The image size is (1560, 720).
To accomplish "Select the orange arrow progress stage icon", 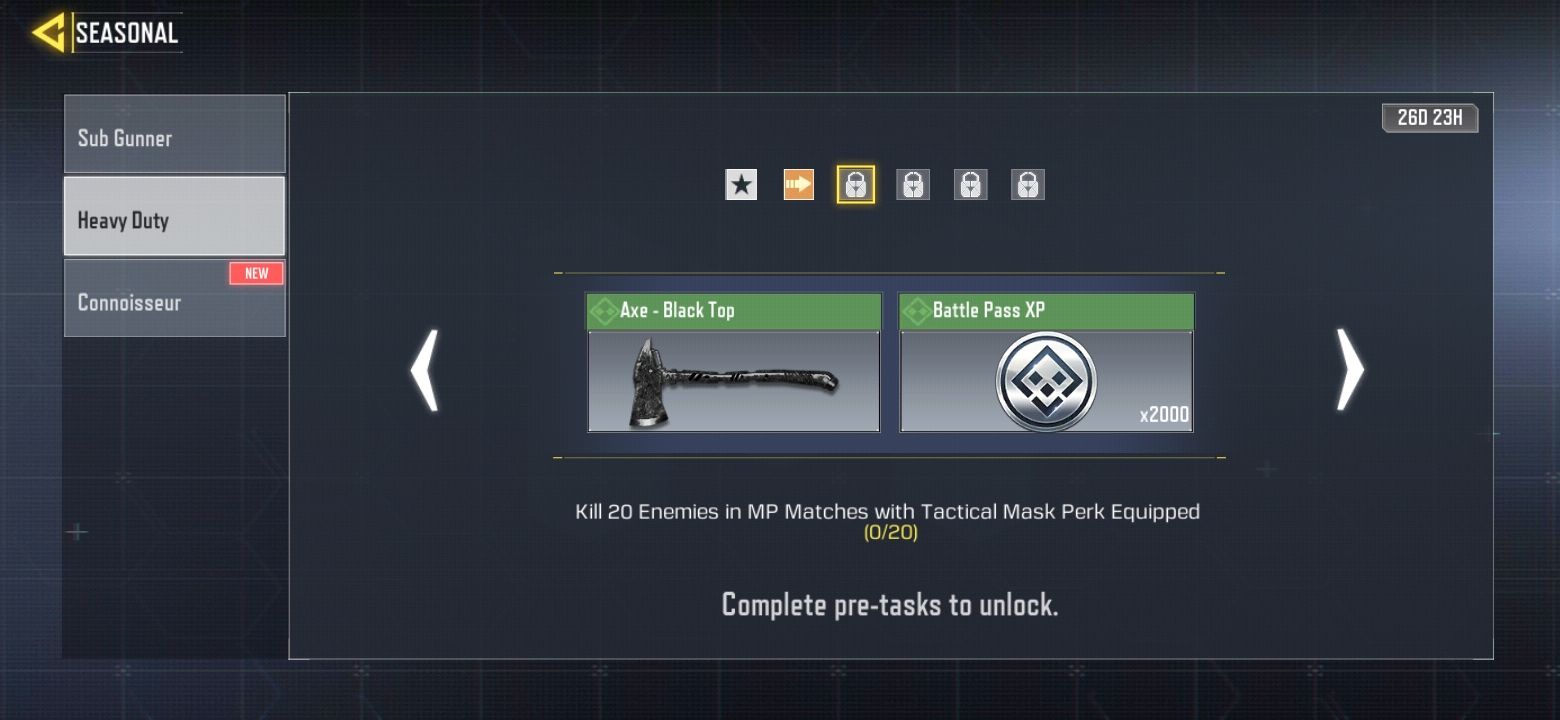I will click(x=797, y=184).
